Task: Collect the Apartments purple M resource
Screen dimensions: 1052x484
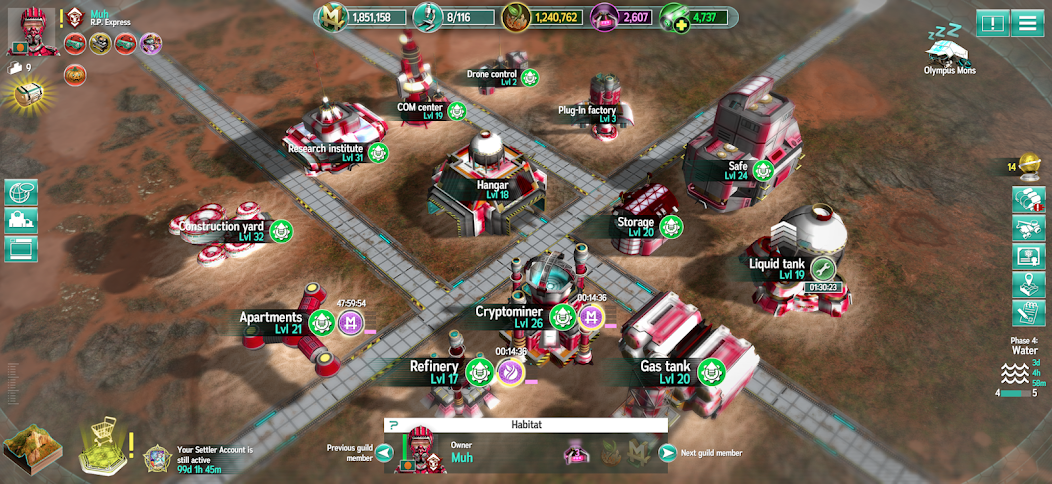Action: (x=350, y=322)
